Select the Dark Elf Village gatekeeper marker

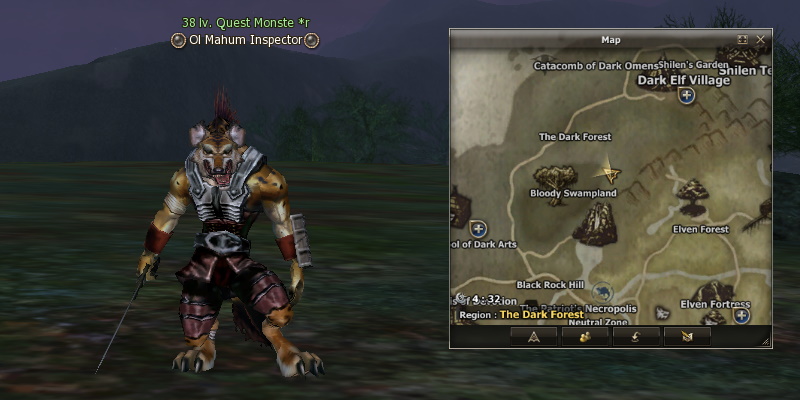(686, 96)
